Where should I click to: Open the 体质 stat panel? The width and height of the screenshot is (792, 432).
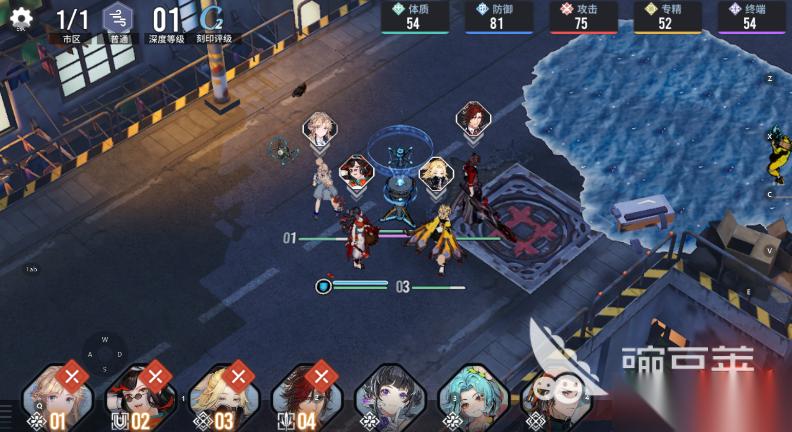pos(414,17)
